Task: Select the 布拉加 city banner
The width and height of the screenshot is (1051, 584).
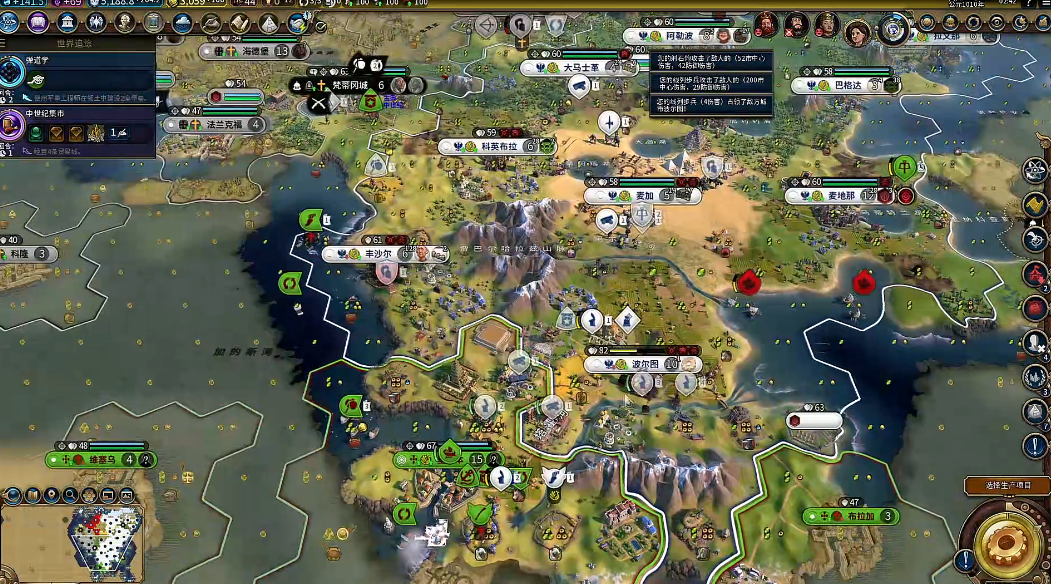Action: [x=855, y=516]
